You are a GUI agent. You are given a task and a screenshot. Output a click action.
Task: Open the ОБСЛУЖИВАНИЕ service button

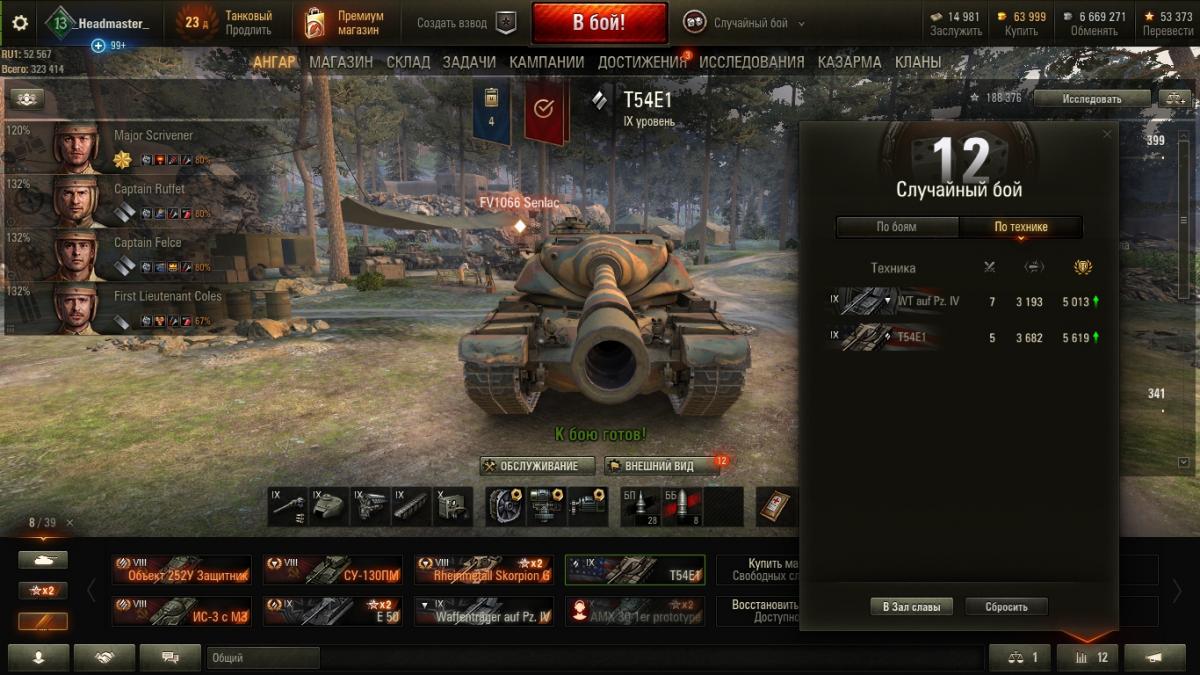coord(538,466)
